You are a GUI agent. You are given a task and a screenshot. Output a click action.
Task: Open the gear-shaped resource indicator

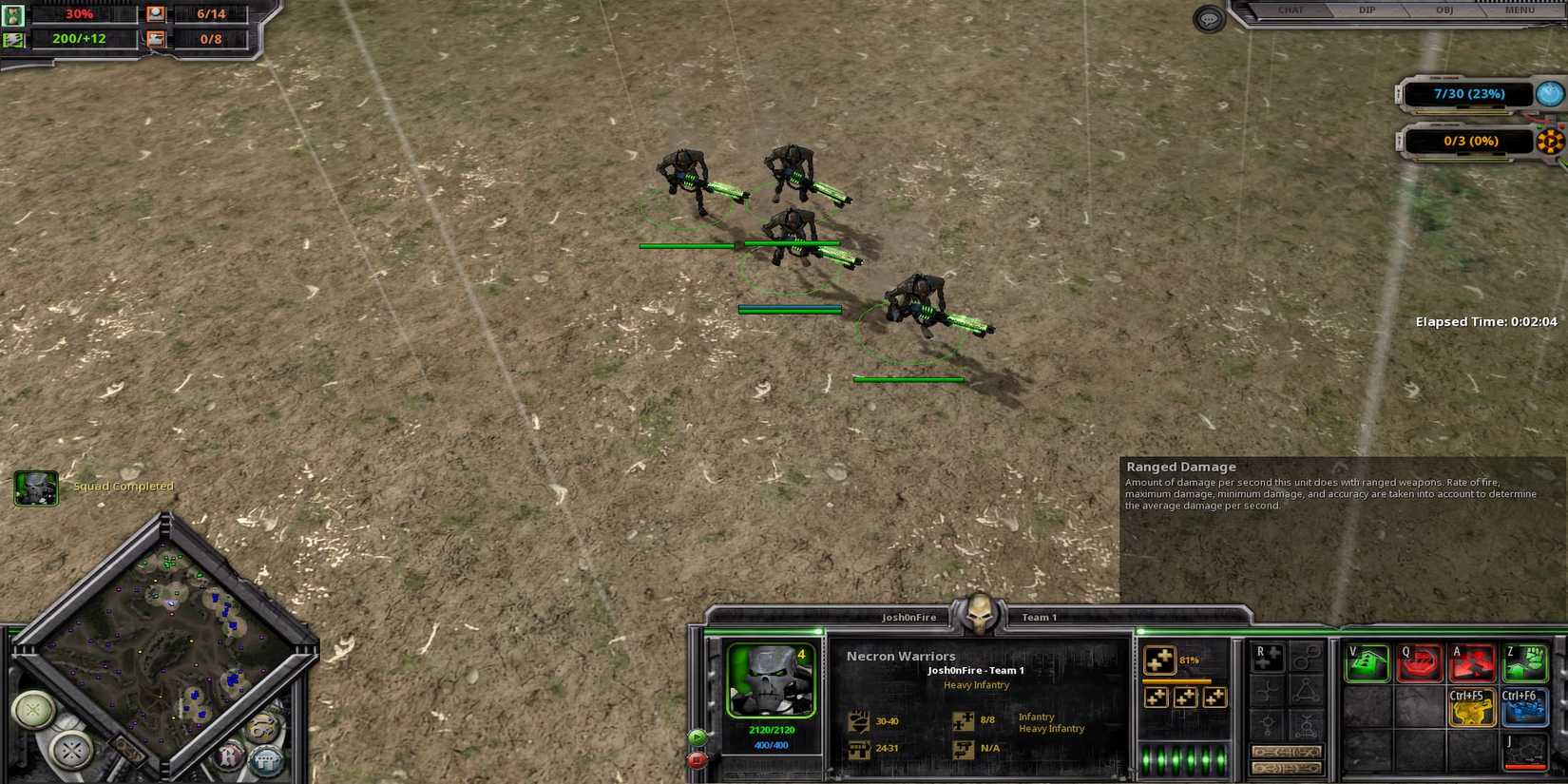[x=1552, y=141]
